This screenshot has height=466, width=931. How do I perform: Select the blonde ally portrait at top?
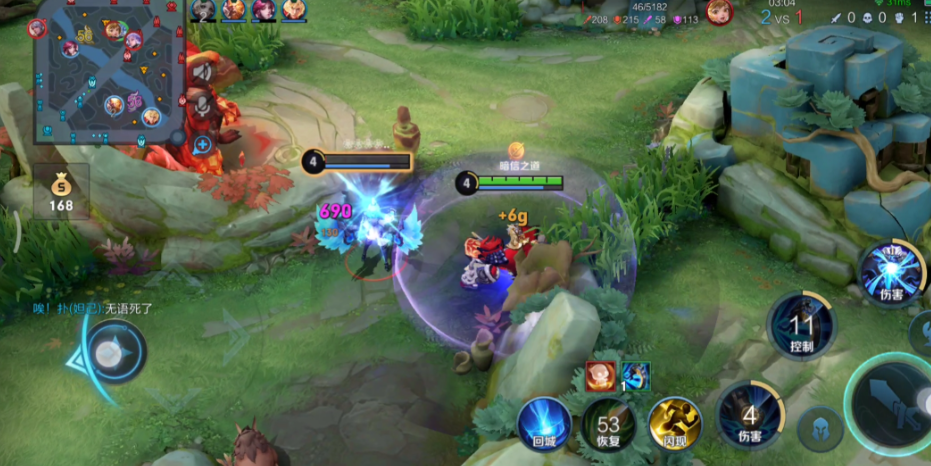pyautogui.click(x=294, y=10)
